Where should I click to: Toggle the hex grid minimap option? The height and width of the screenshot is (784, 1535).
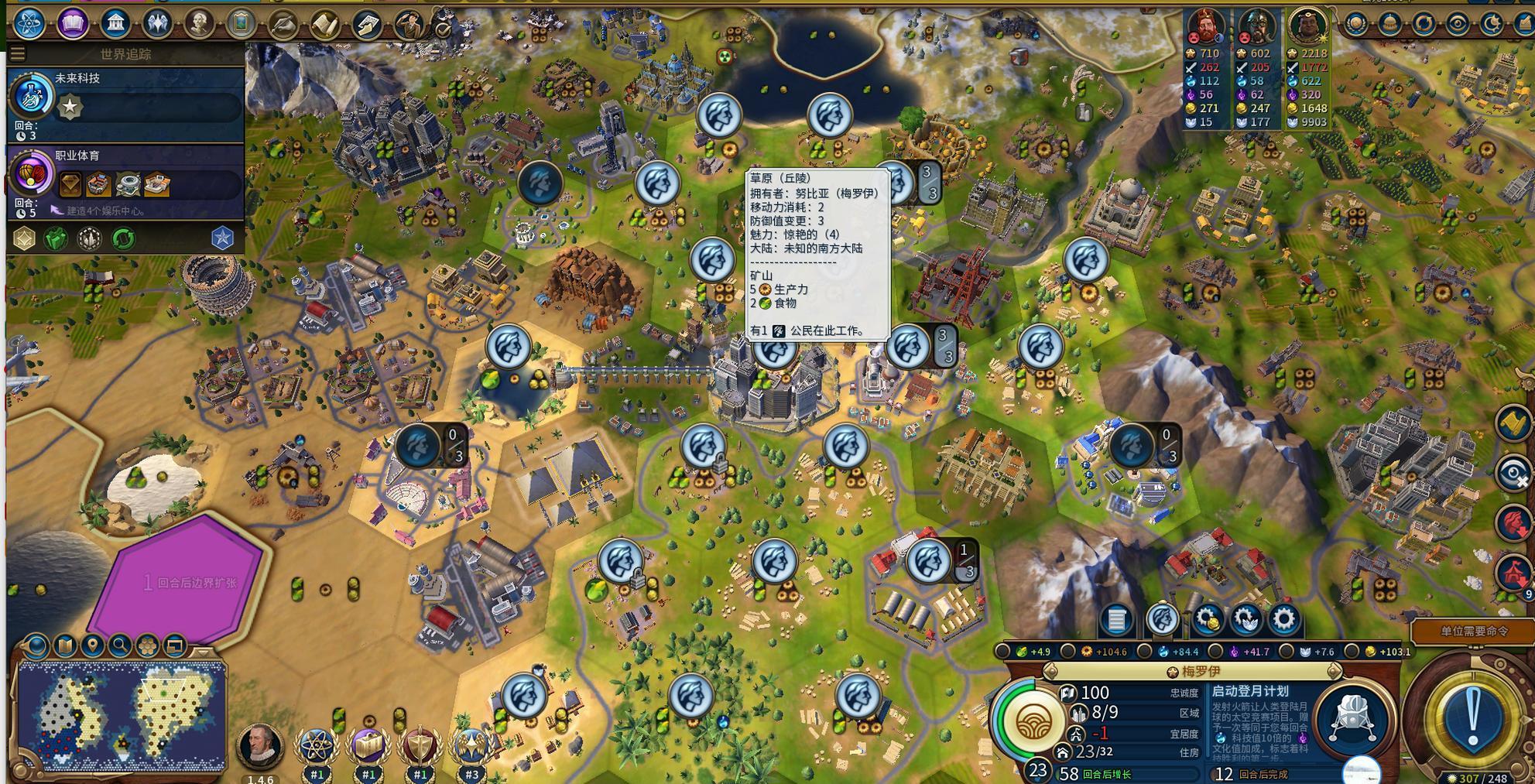pyautogui.click(x=147, y=645)
